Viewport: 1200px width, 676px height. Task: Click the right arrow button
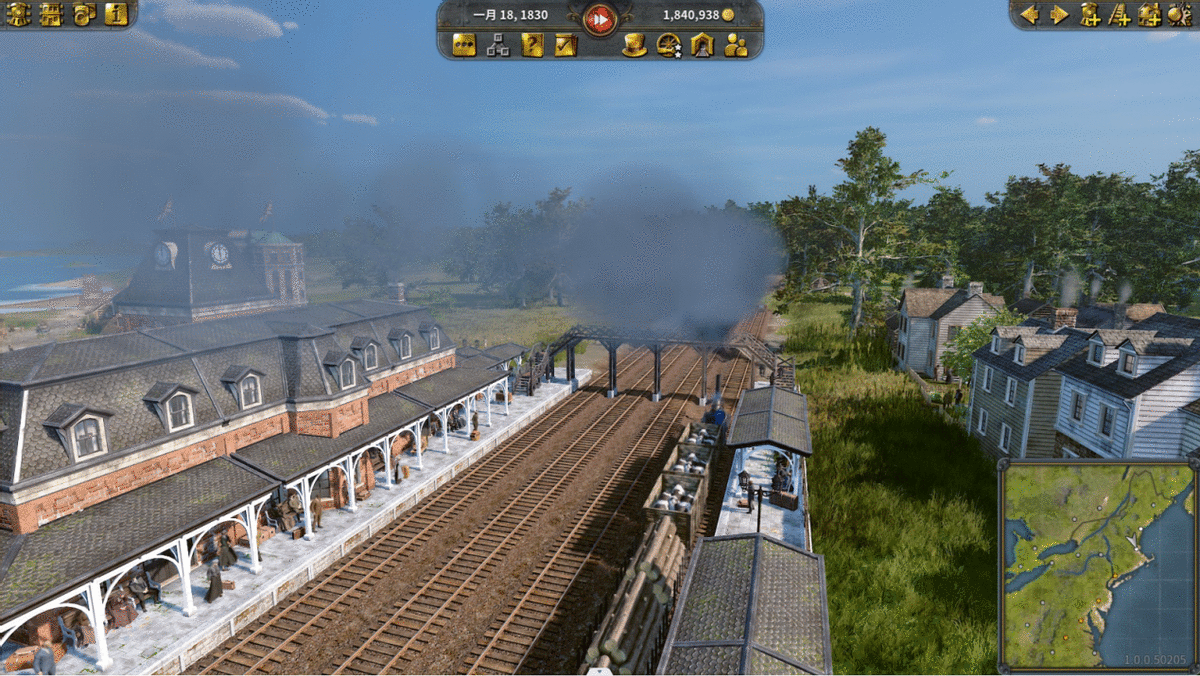pos(1059,14)
